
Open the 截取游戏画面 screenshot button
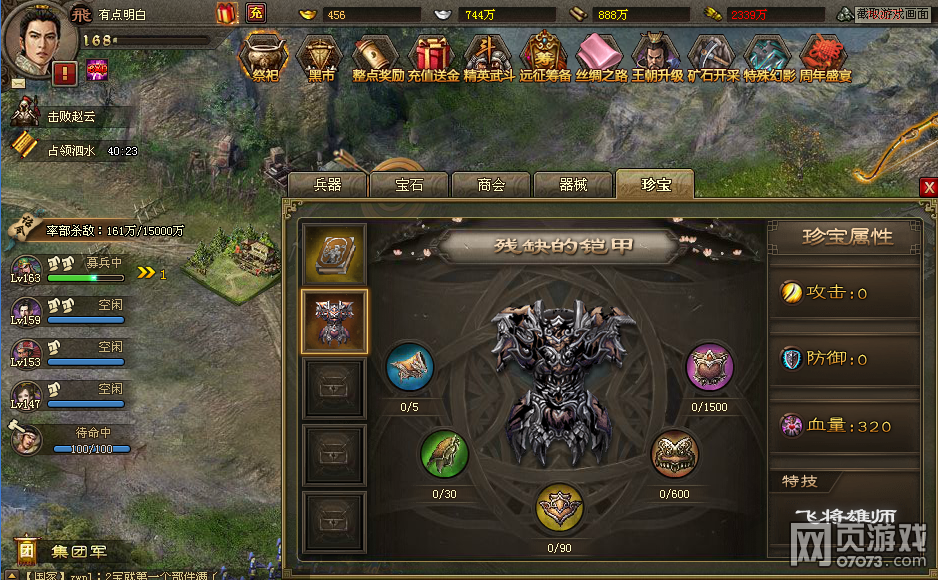click(x=893, y=14)
